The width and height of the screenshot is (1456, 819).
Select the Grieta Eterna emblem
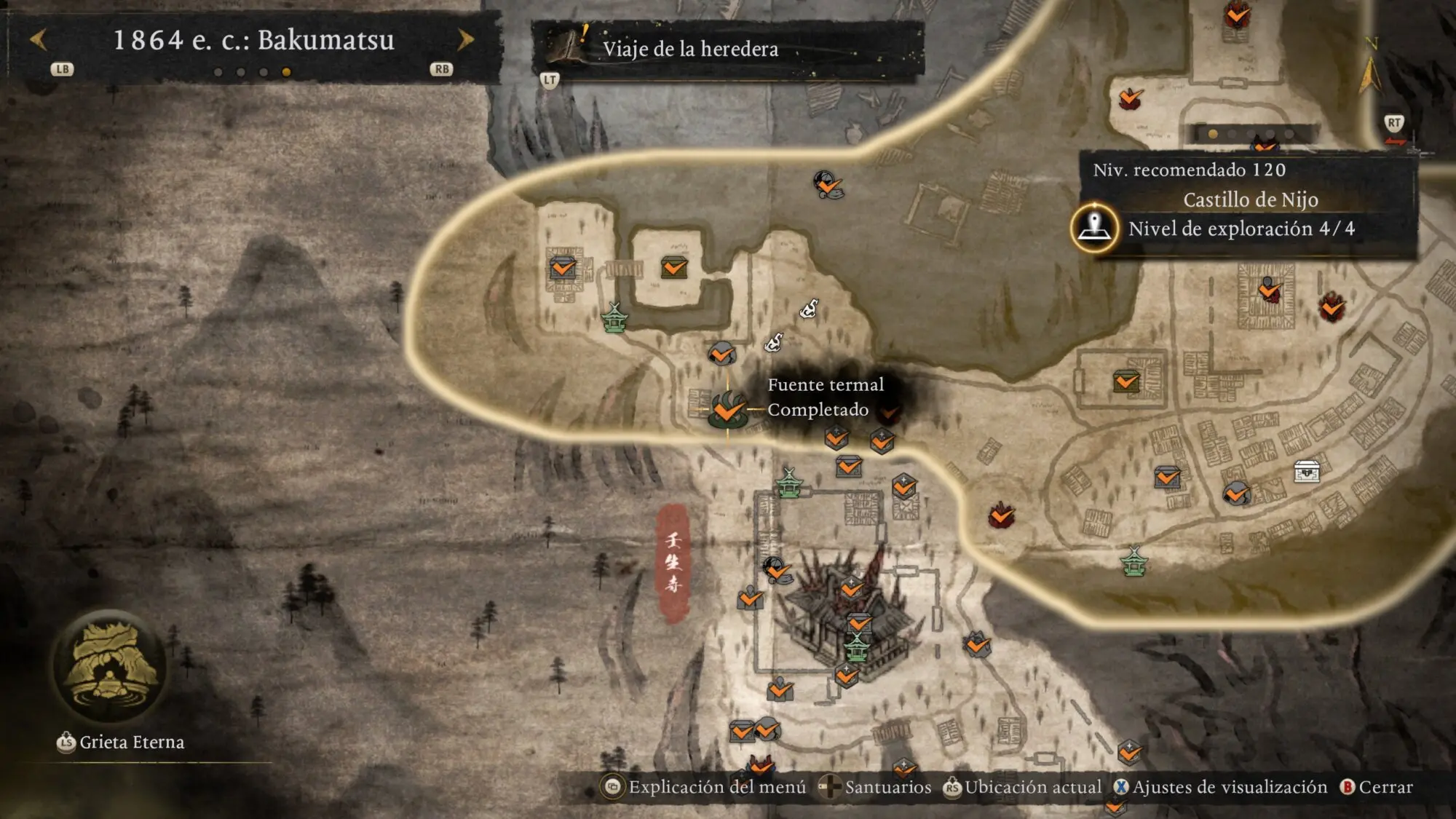click(110, 666)
